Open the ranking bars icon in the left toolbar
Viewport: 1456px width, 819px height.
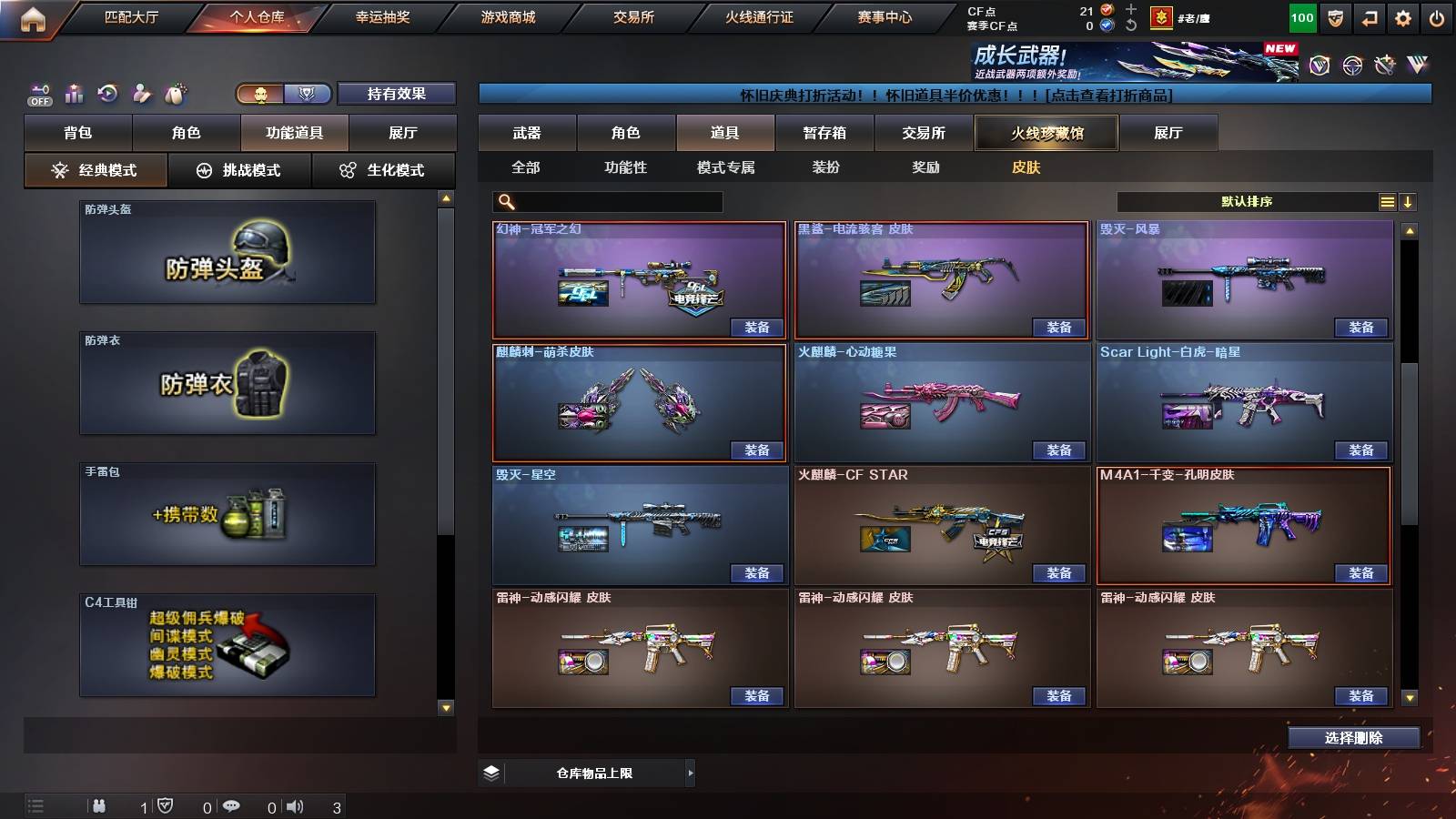tap(73, 92)
